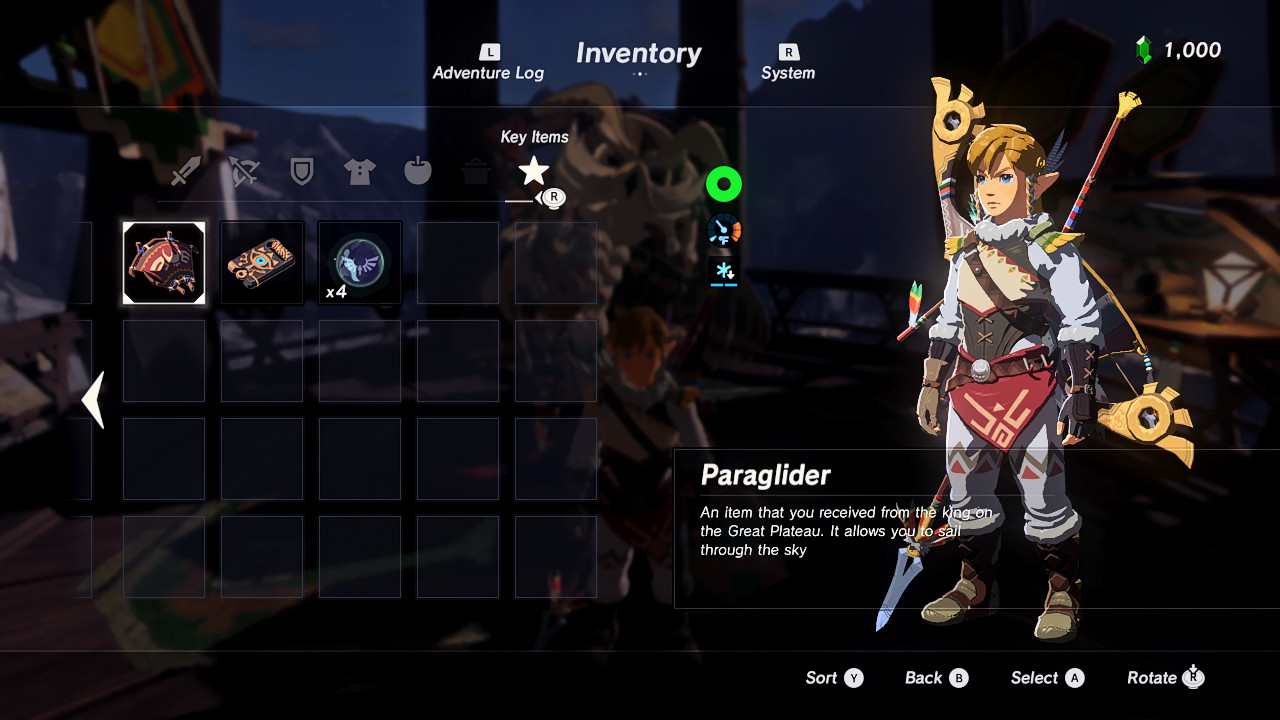The width and height of the screenshot is (1280, 720).
Task: Open the Adventure Log tab
Action: coord(488,62)
